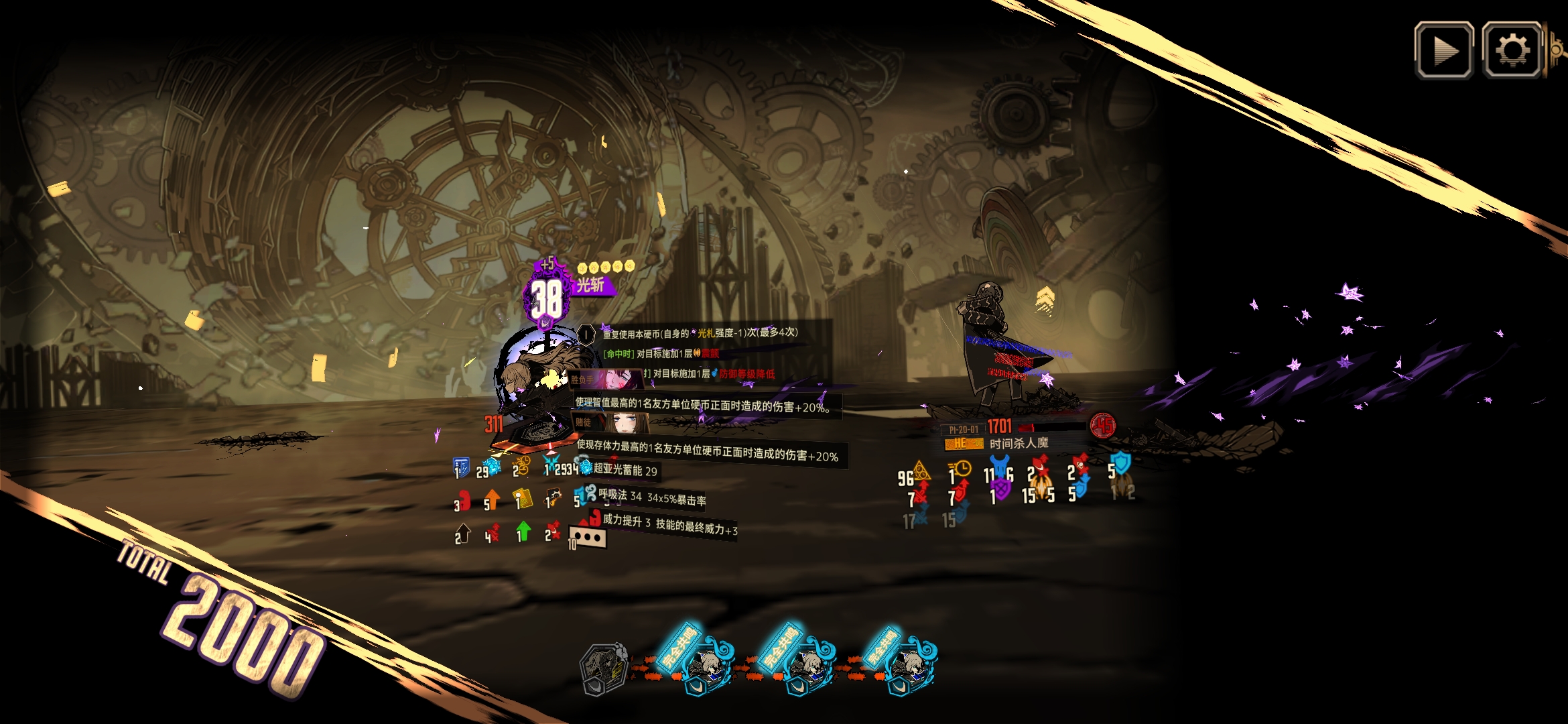Screen dimensions: 1568x724
Task: Tap the red 45 enemy speed badge
Action: point(1102,425)
